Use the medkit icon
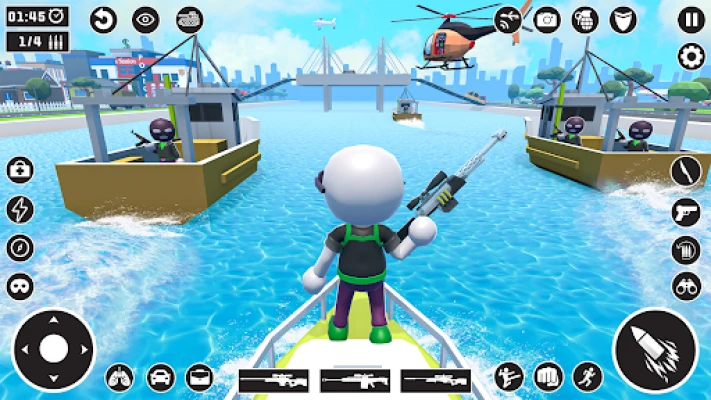The height and width of the screenshot is (400, 711). 20,170
